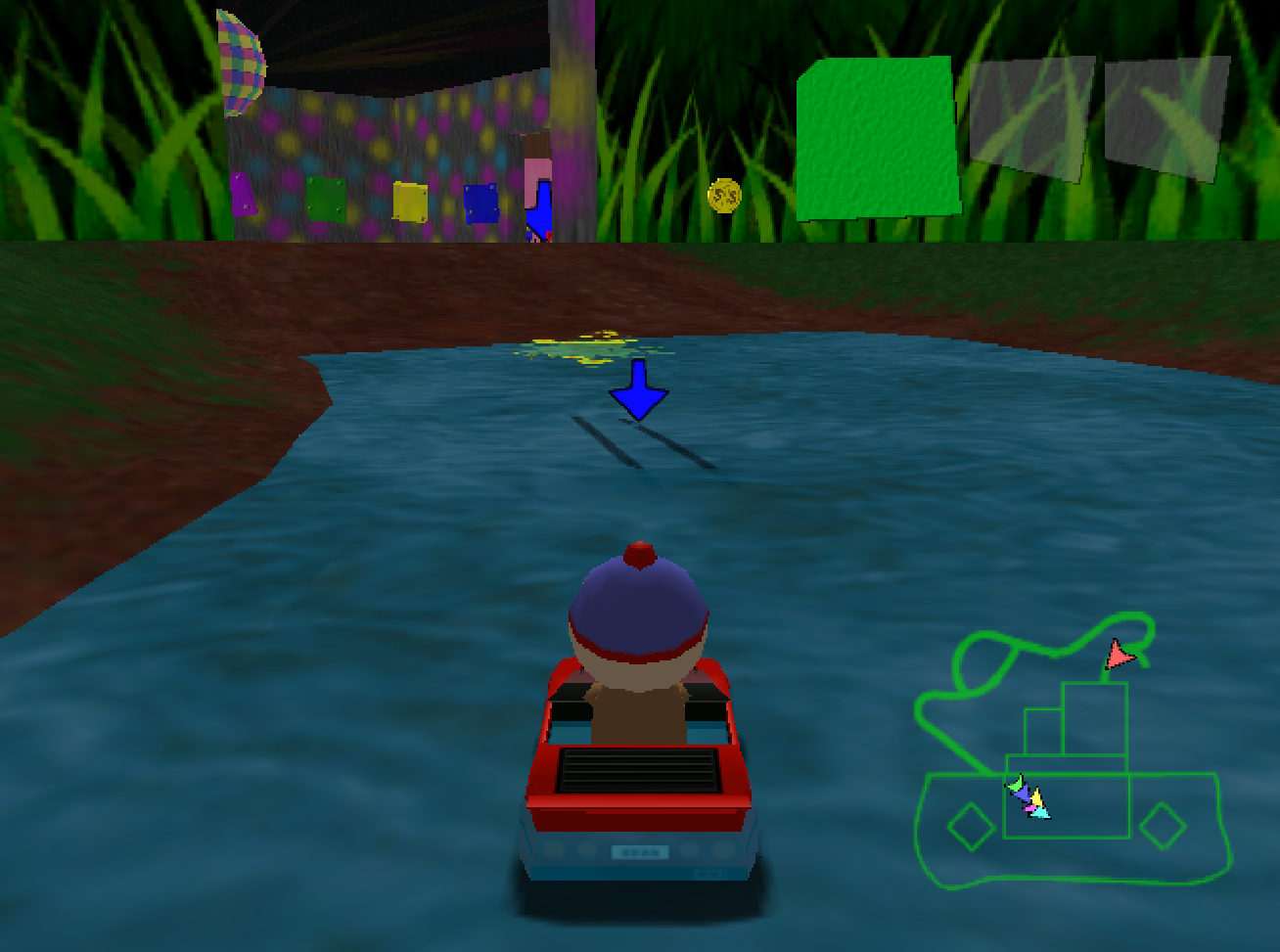Click the green player arrow on the minimap
The image size is (1280, 952).
click(1016, 784)
